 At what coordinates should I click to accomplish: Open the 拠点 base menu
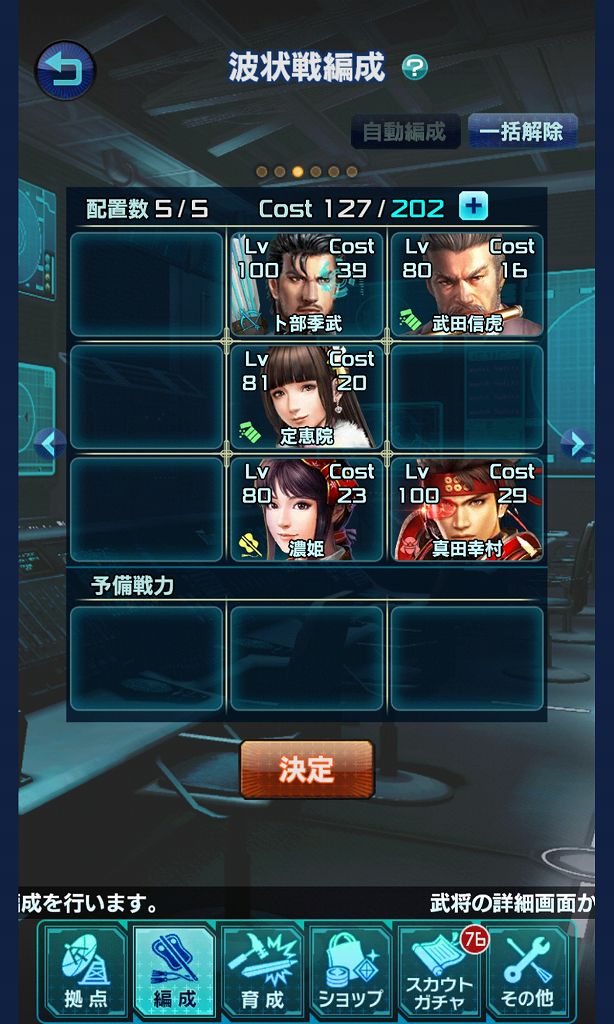(x=85, y=971)
